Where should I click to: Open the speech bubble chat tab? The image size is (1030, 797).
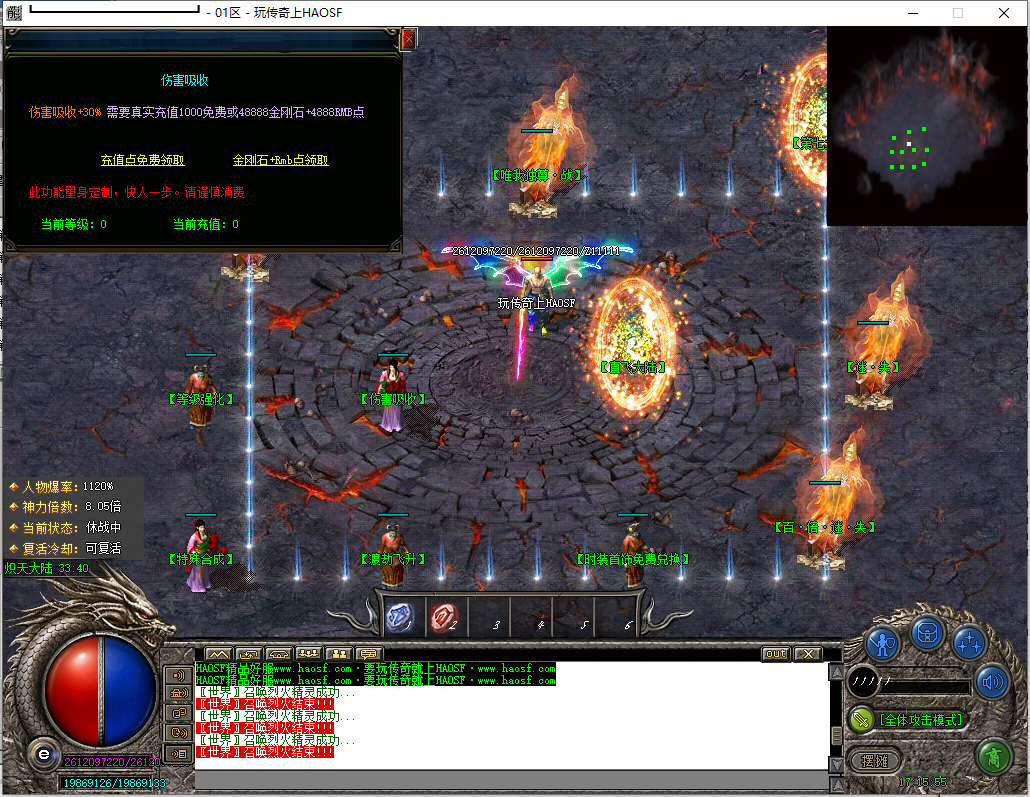[x=369, y=654]
